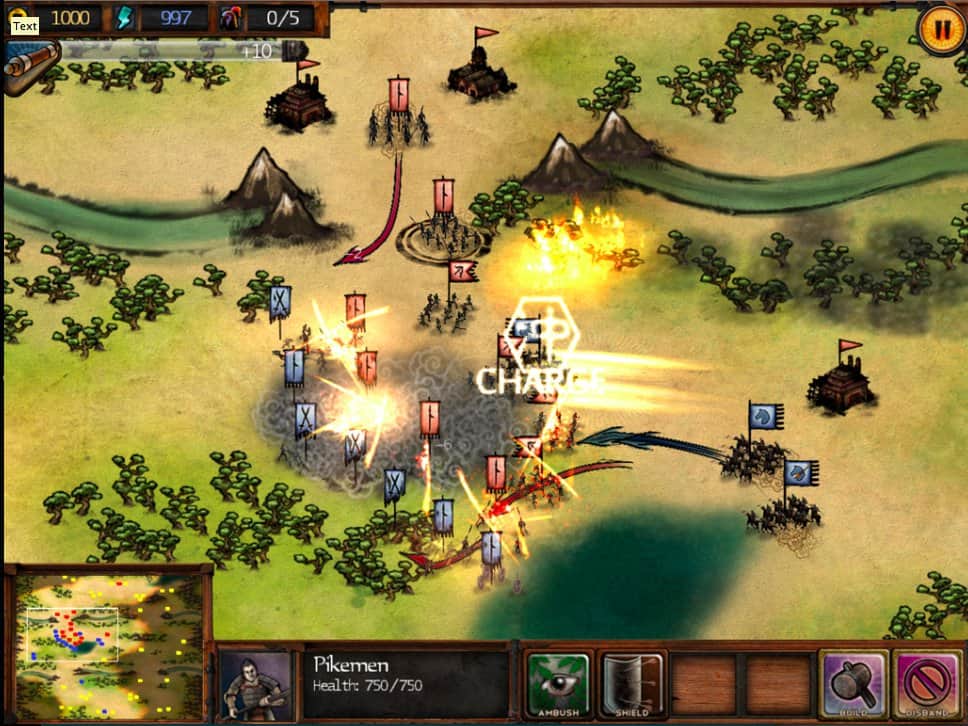The image size is (968, 726).
Task: Open the spyglass scroll button
Action: click(x=26, y=66)
